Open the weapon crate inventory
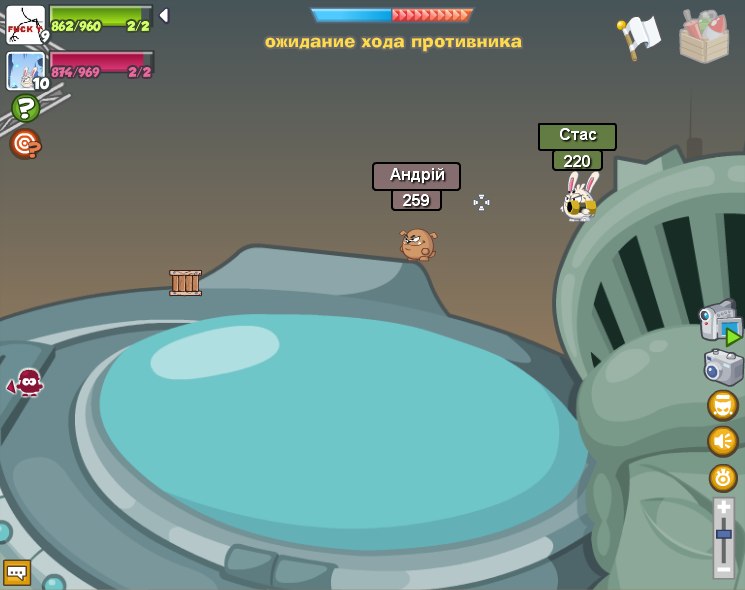745x590 pixels. pyautogui.click(x=704, y=37)
